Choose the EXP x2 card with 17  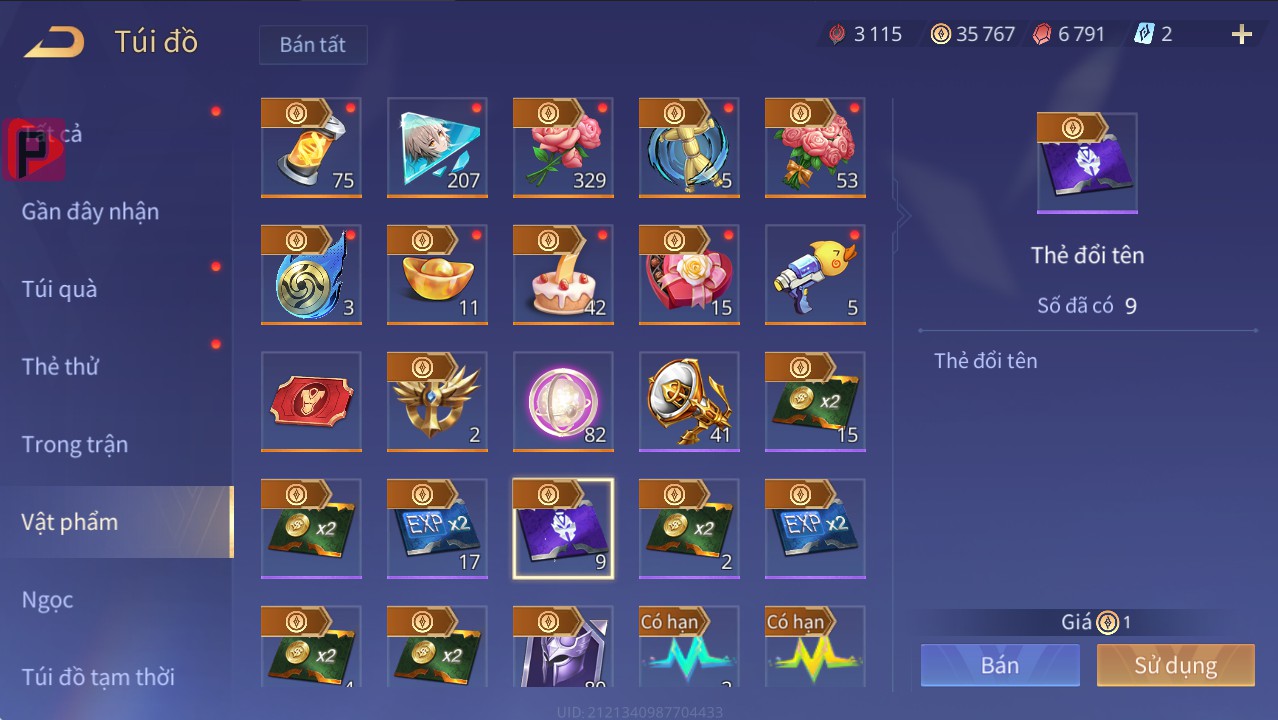coord(437,529)
